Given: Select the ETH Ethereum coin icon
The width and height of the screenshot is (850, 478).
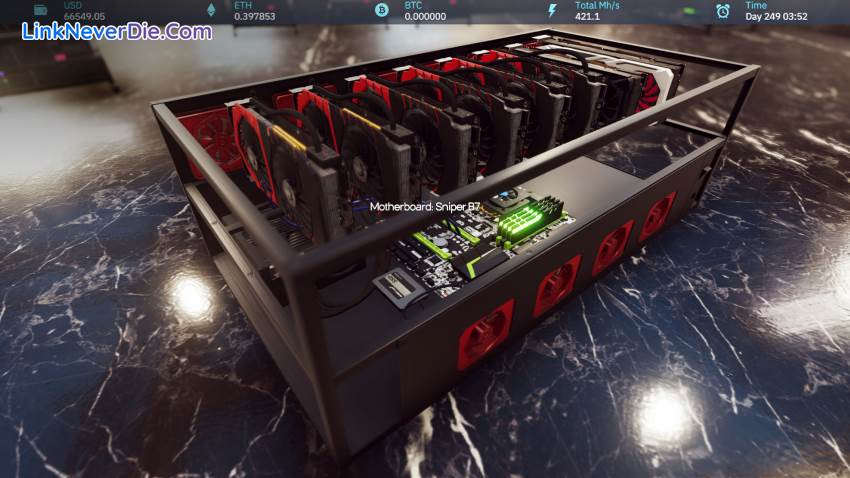Looking at the screenshot, I should (211, 10).
